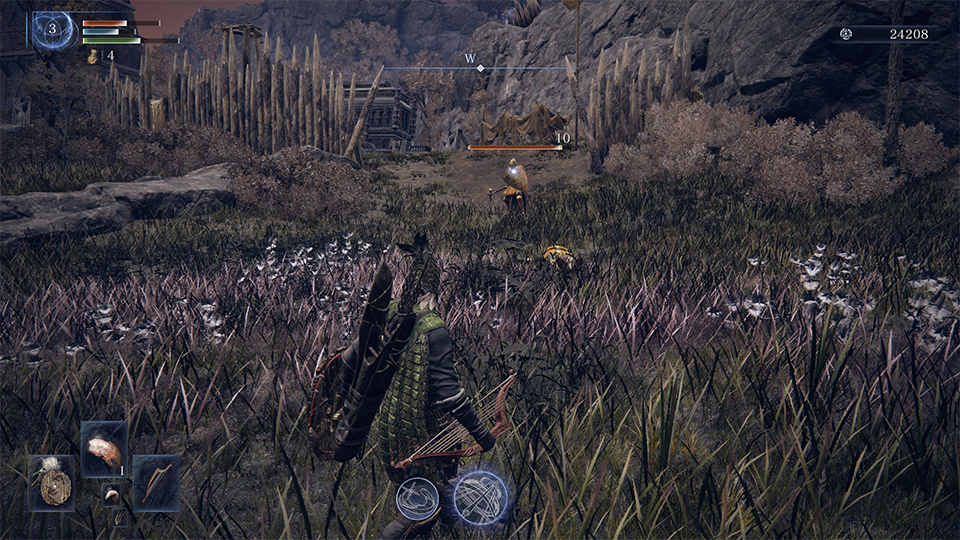Click the glowing level orb showing 3
The width and height of the screenshot is (960, 540).
(53, 30)
